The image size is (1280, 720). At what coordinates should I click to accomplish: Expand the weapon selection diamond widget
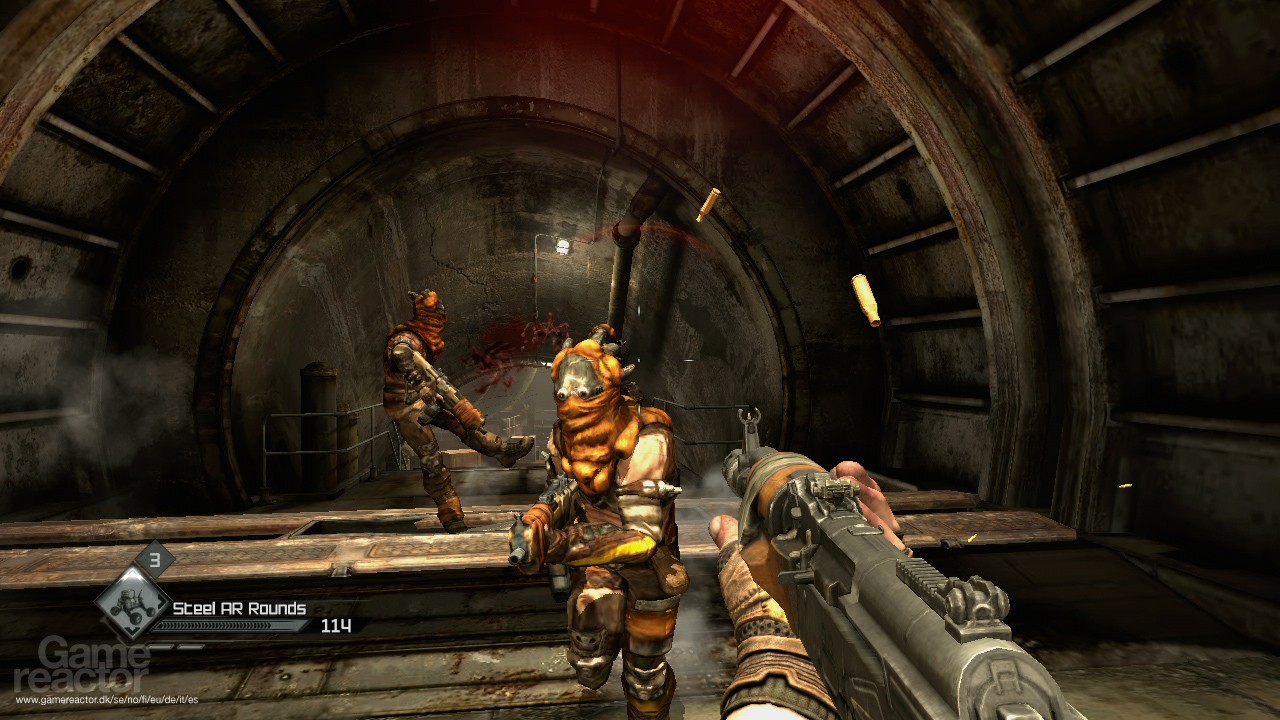(x=131, y=602)
